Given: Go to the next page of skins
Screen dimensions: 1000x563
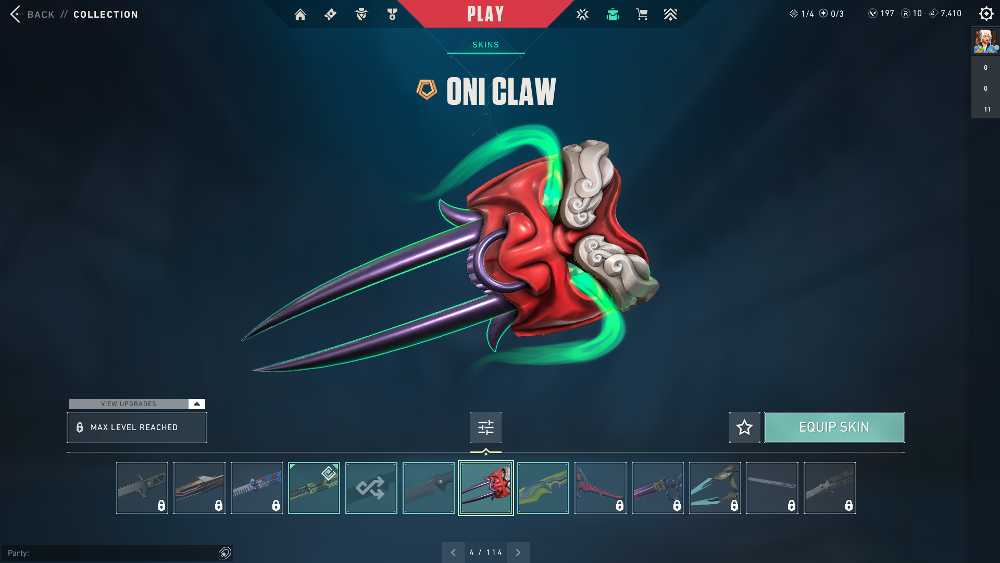Looking at the screenshot, I should (518, 552).
